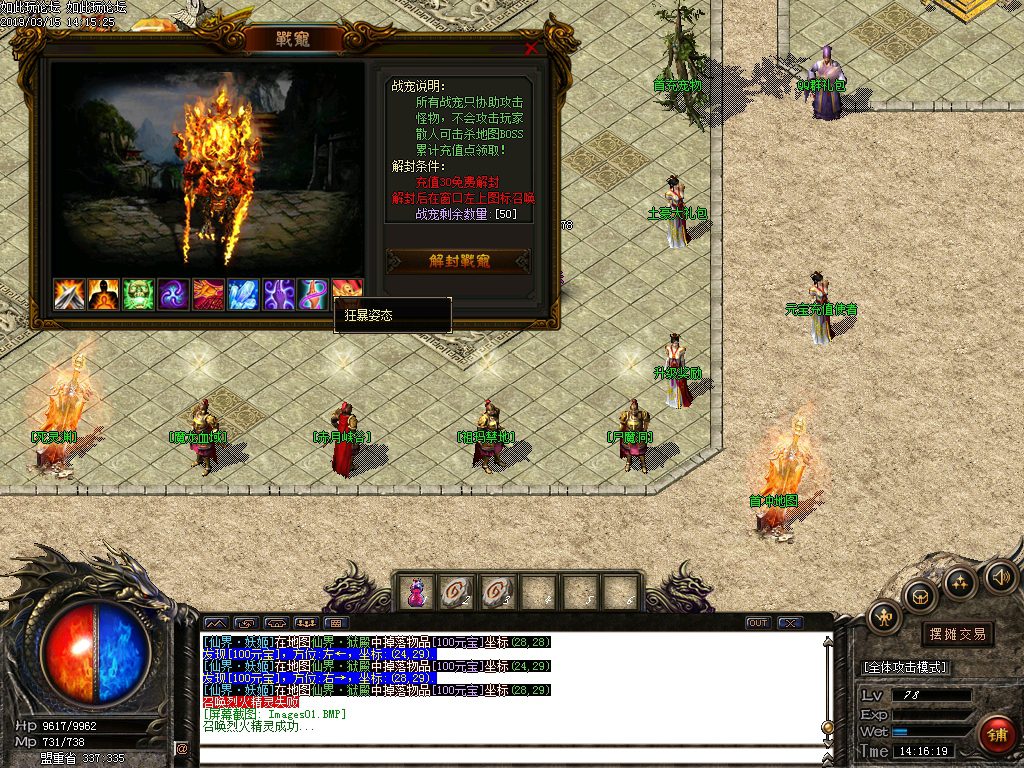Use the red potion in hotbar slot
Viewport: 1024px width, 768px height.
coord(415,593)
